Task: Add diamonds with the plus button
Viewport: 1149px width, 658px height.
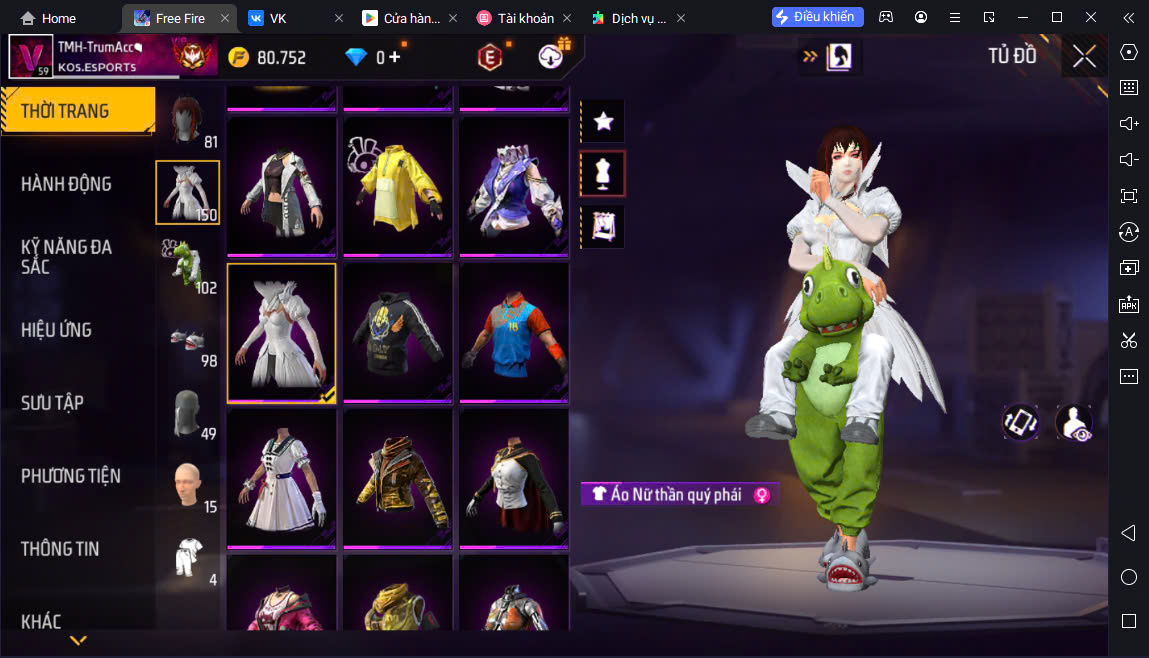Action: [x=395, y=57]
